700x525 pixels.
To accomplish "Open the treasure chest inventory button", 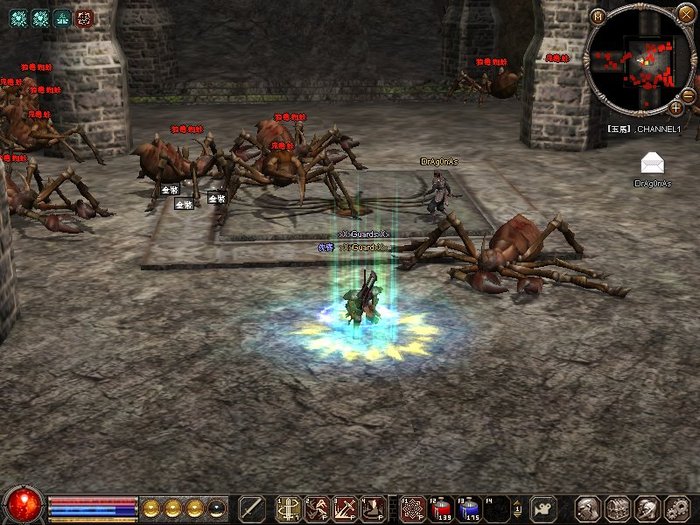I will [x=619, y=508].
